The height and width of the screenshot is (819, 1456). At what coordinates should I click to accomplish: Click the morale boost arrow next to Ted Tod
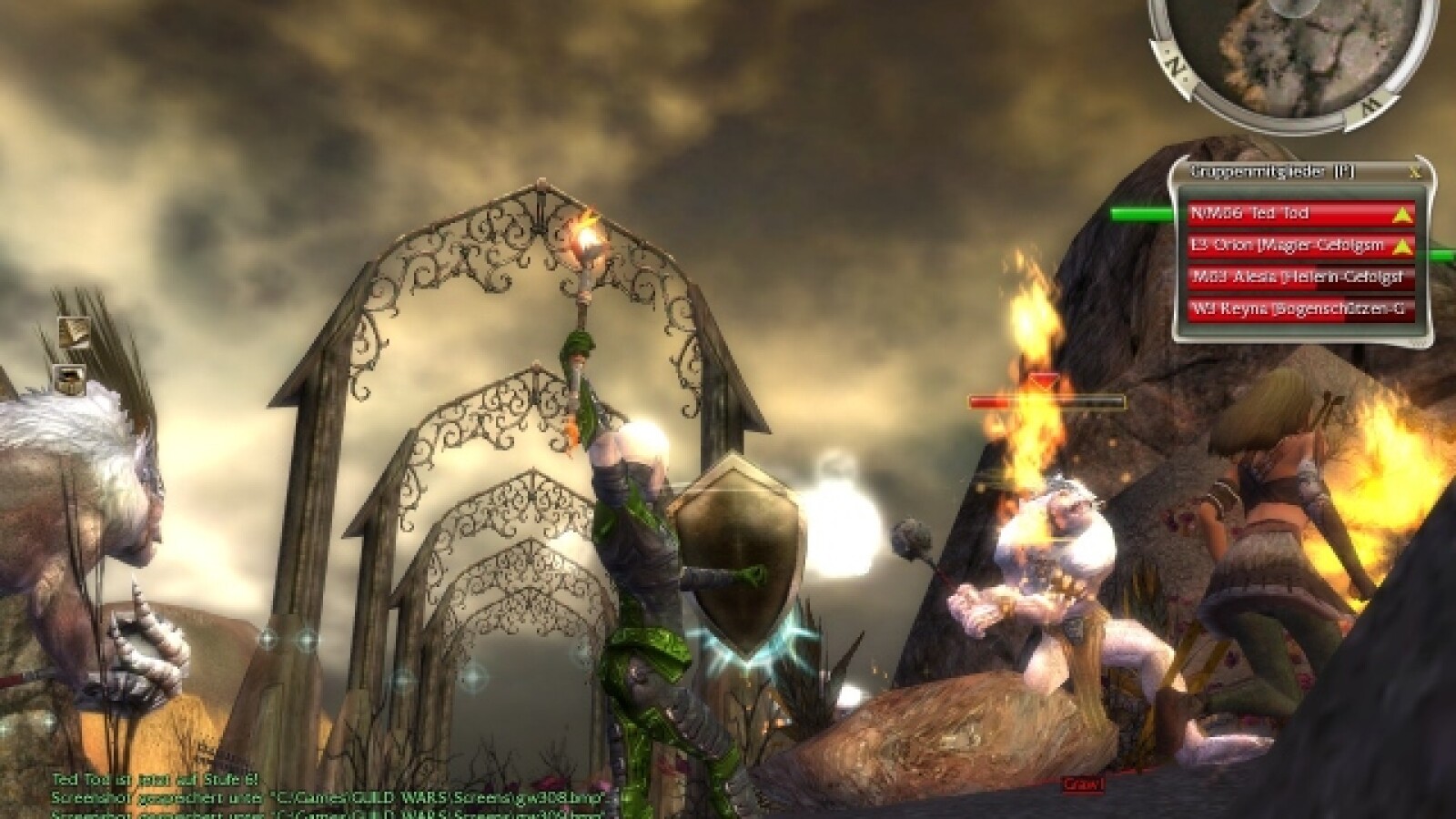[x=1401, y=215]
